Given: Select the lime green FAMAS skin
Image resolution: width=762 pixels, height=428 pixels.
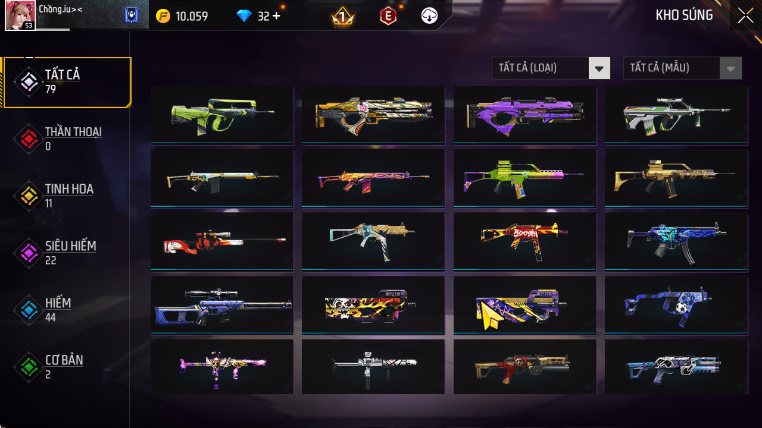Looking at the screenshot, I should (221, 114).
